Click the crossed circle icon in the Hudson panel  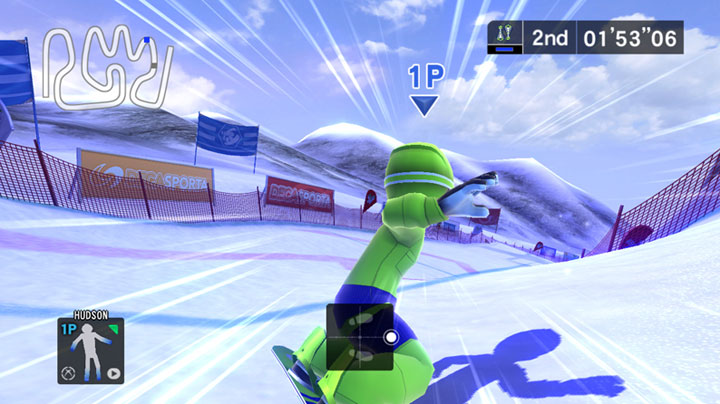(x=69, y=375)
